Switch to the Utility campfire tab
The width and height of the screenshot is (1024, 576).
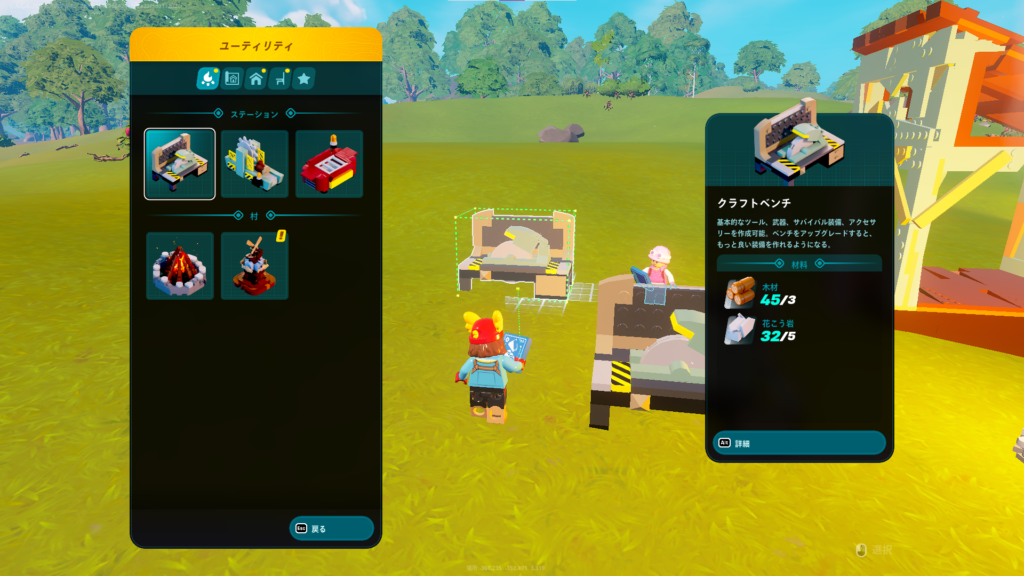208,78
